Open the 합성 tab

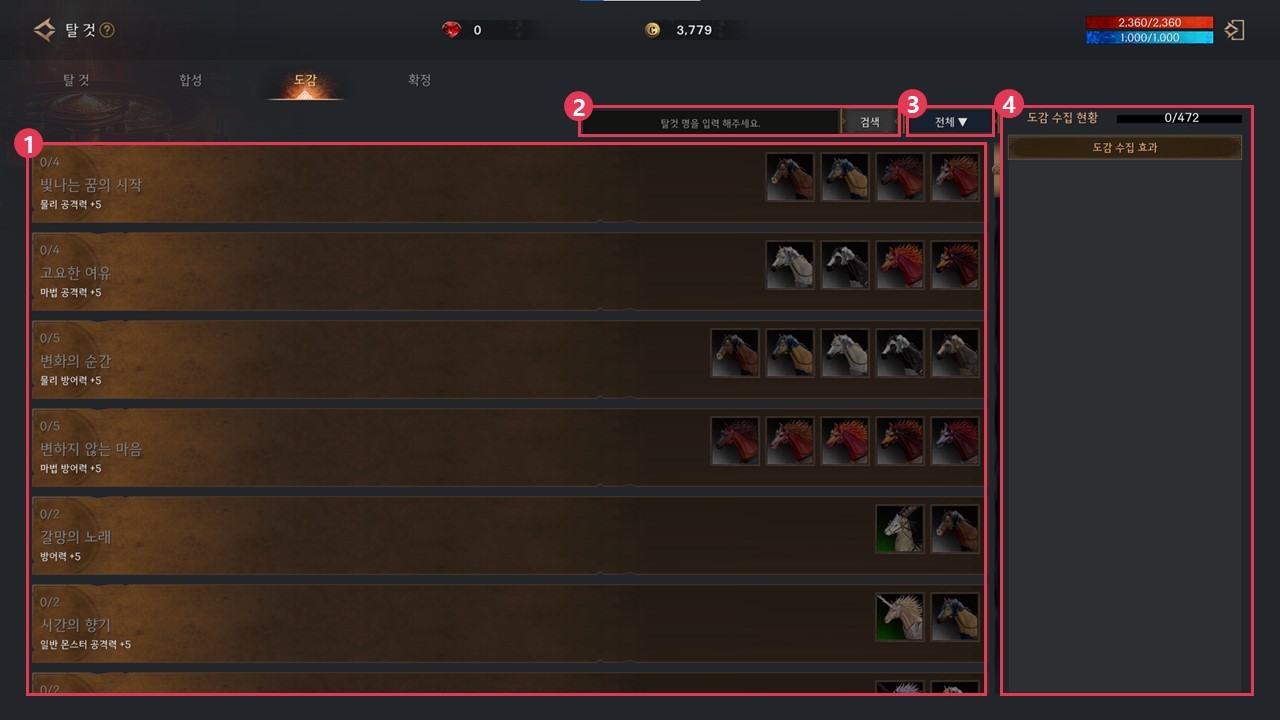190,80
